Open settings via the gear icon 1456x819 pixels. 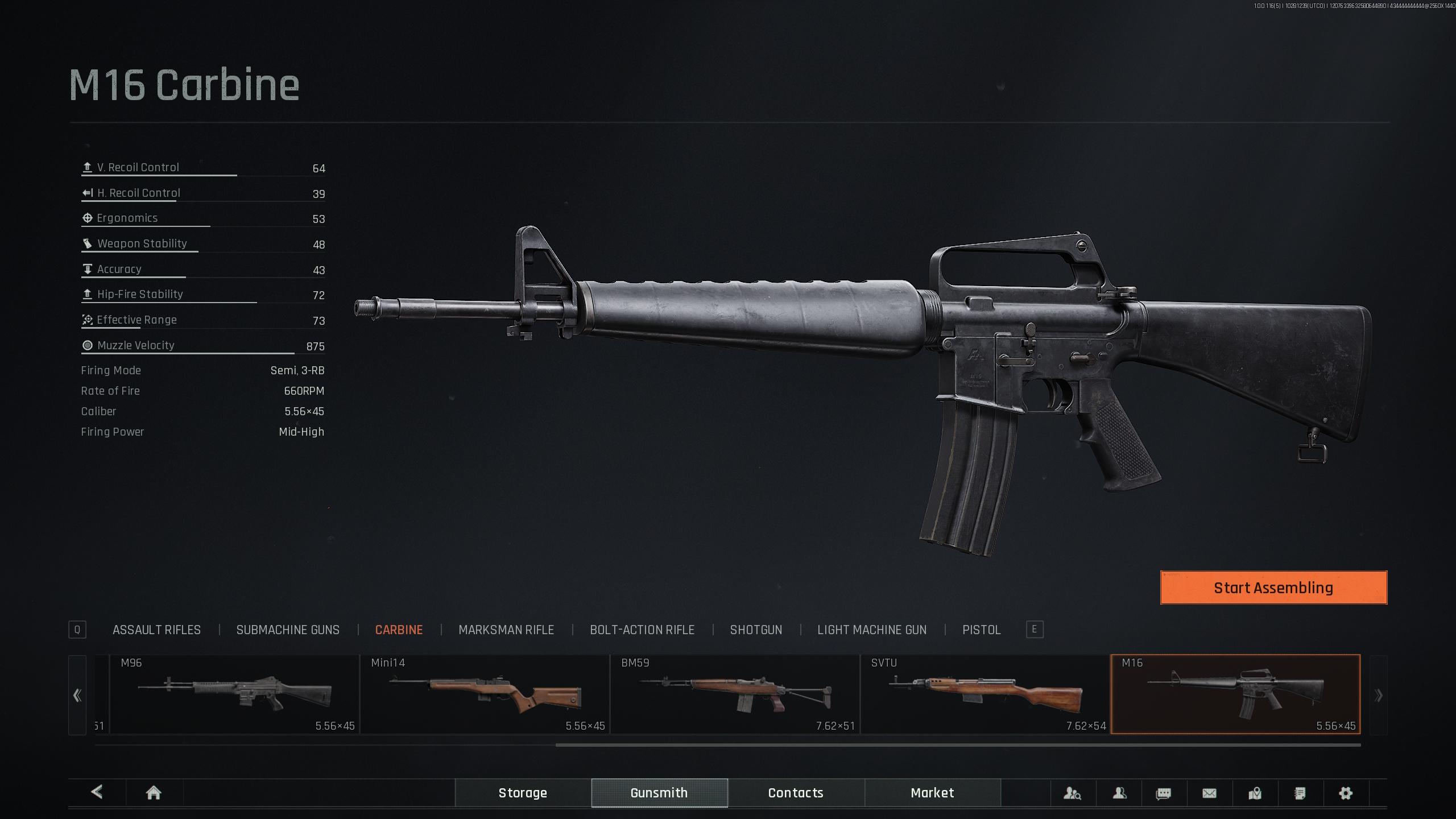tap(1345, 793)
